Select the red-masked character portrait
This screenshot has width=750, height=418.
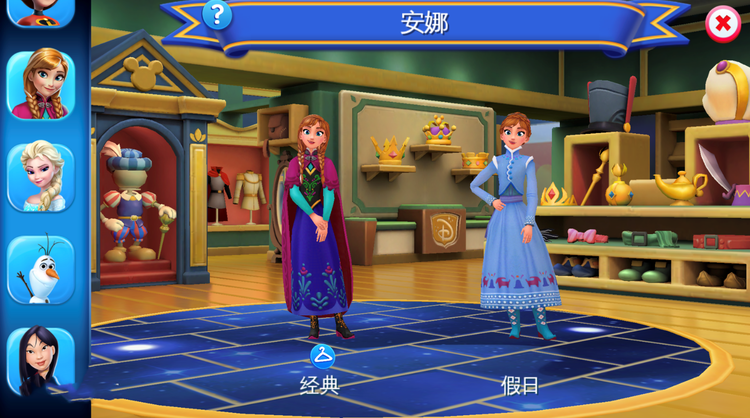click(41, 11)
